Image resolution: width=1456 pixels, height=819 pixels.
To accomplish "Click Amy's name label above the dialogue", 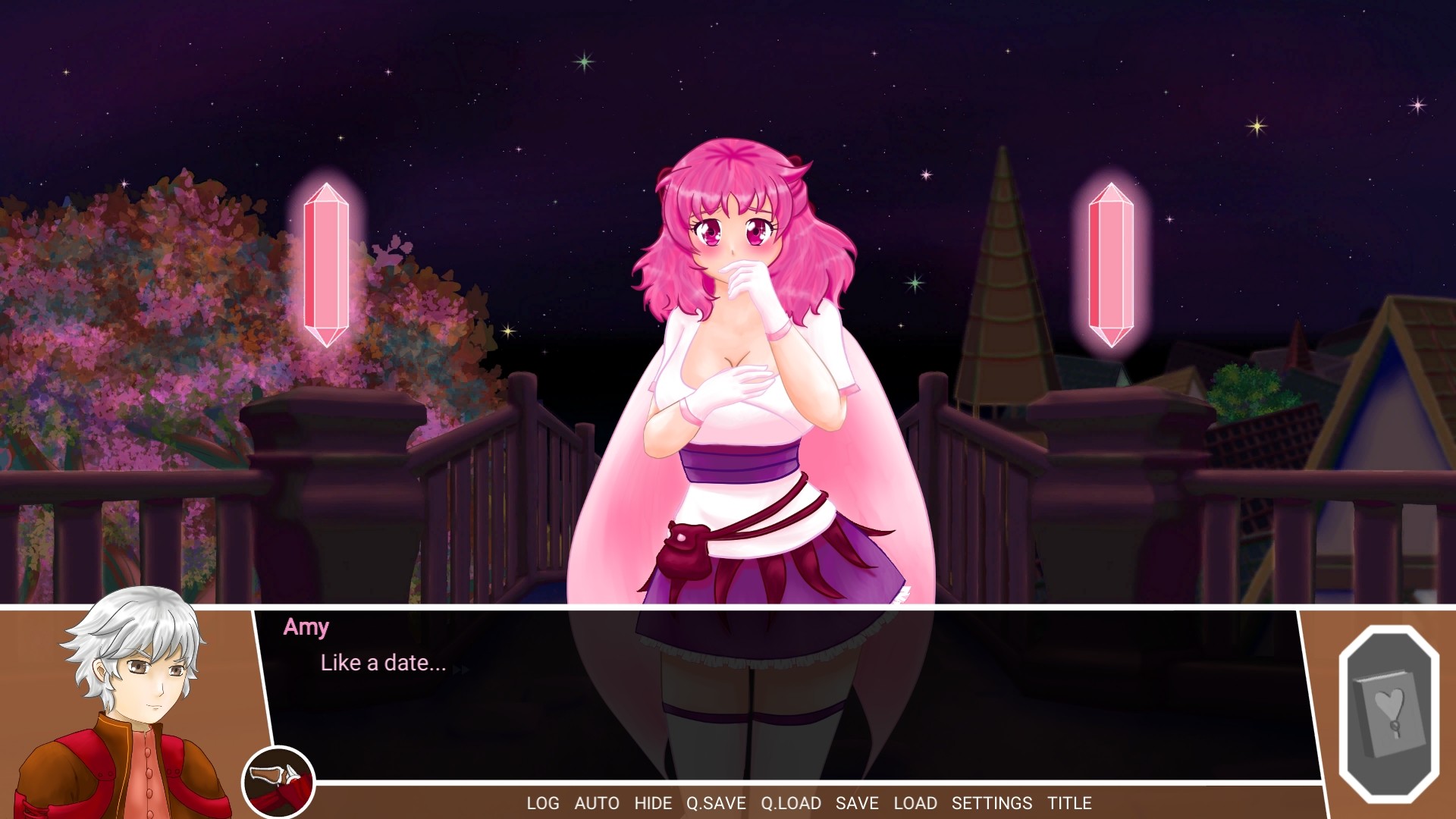I will (306, 627).
